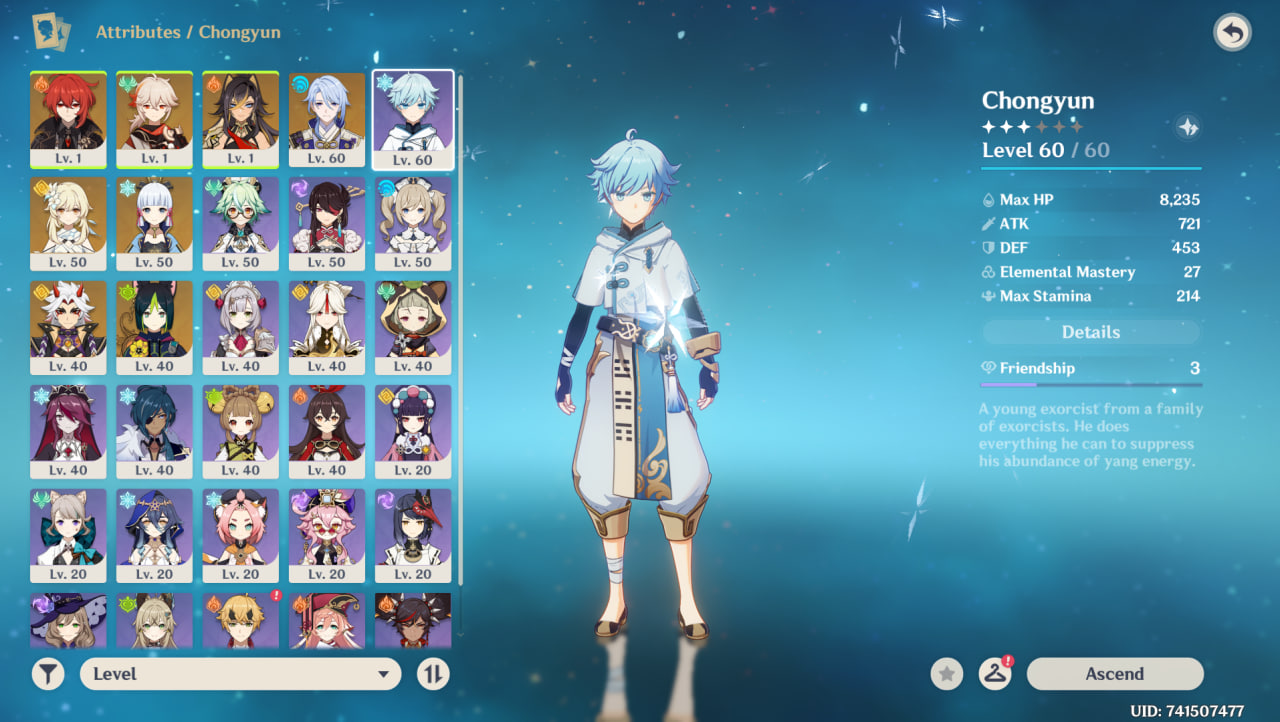The height and width of the screenshot is (722, 1280).
Task: Mark Chongyun with the star button
Action: point(947,674)
